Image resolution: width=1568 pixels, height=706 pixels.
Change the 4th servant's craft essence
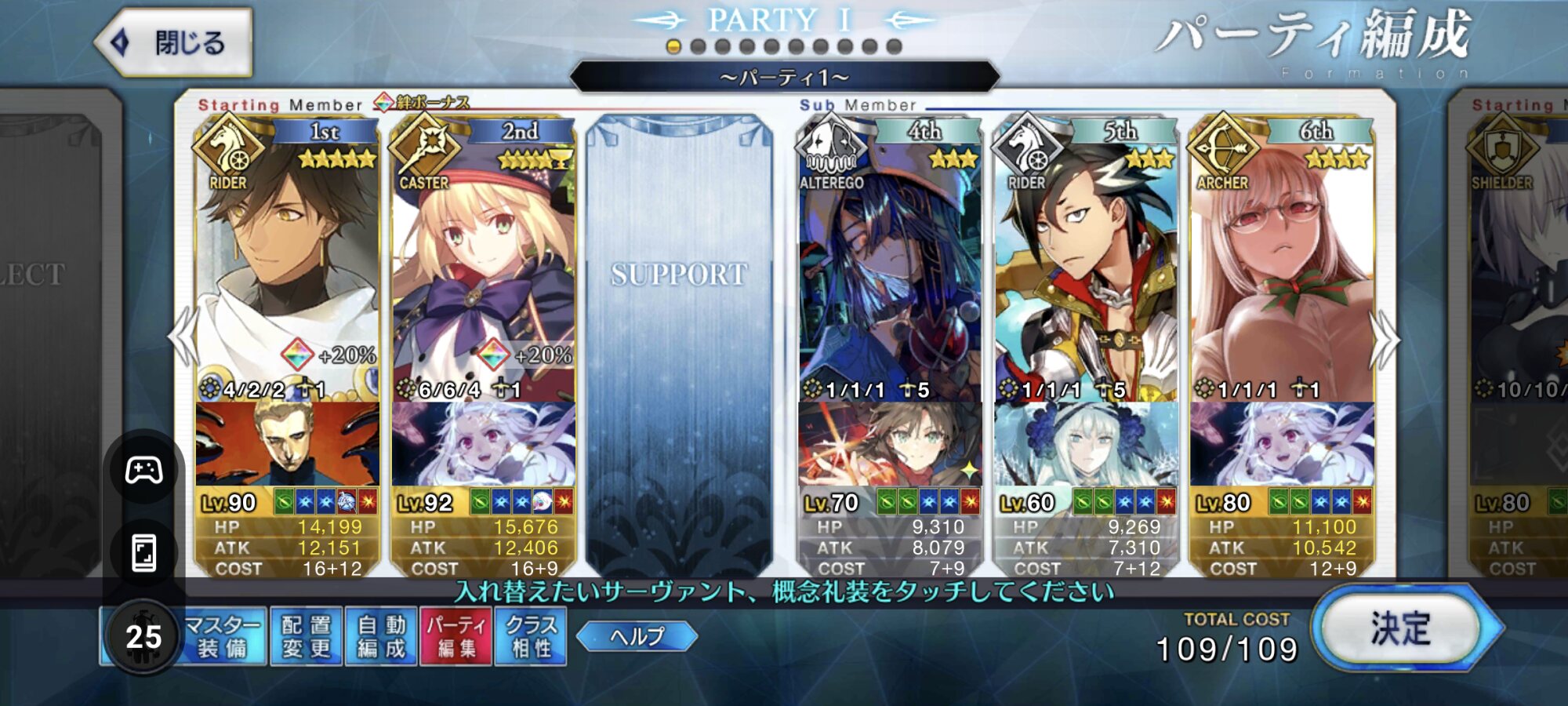890,444
